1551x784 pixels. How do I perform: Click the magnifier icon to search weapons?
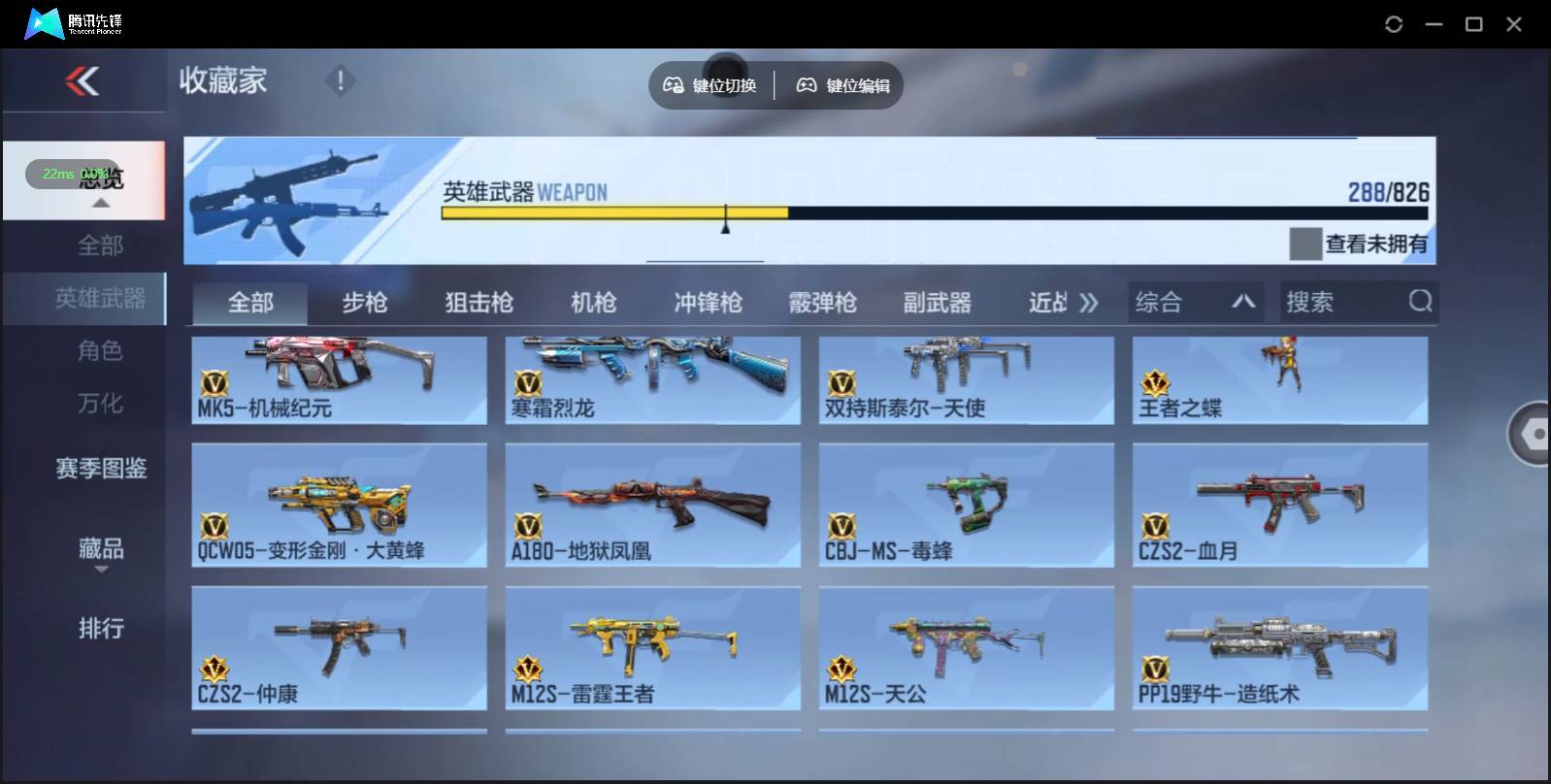[x=1421, y=302]
